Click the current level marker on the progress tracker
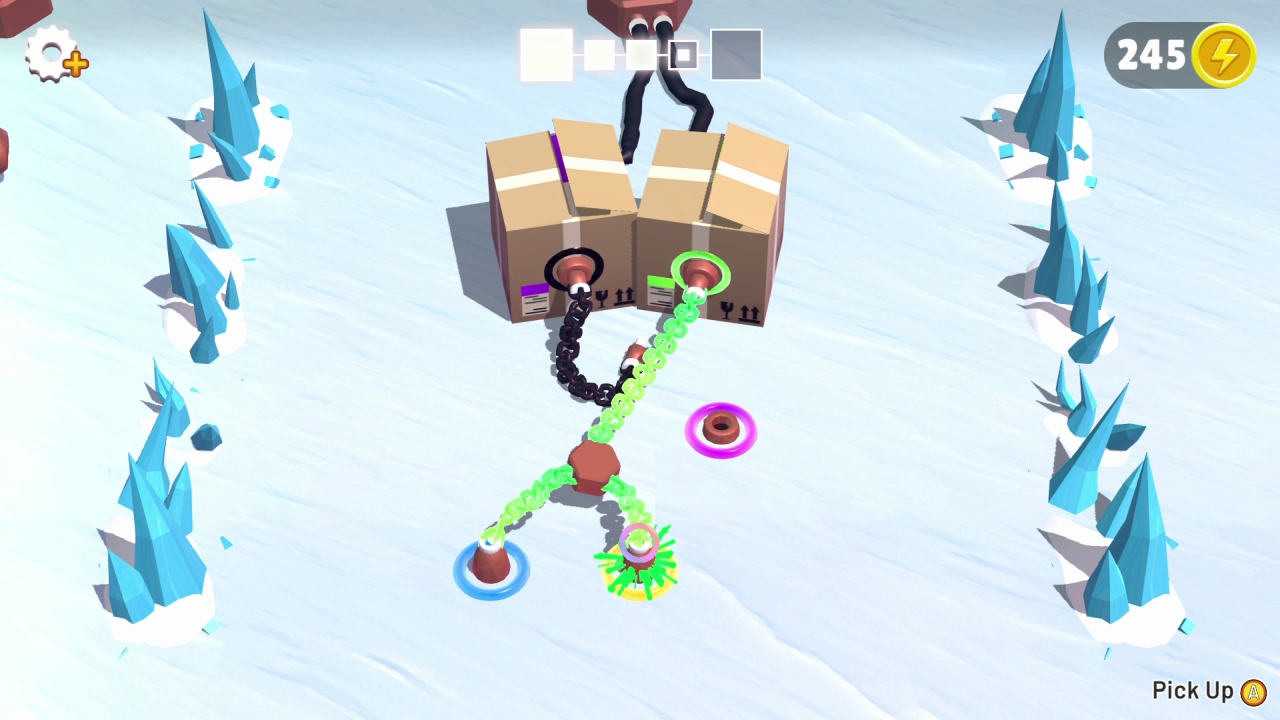This screenshot has height=720, width=1280. 683,55
